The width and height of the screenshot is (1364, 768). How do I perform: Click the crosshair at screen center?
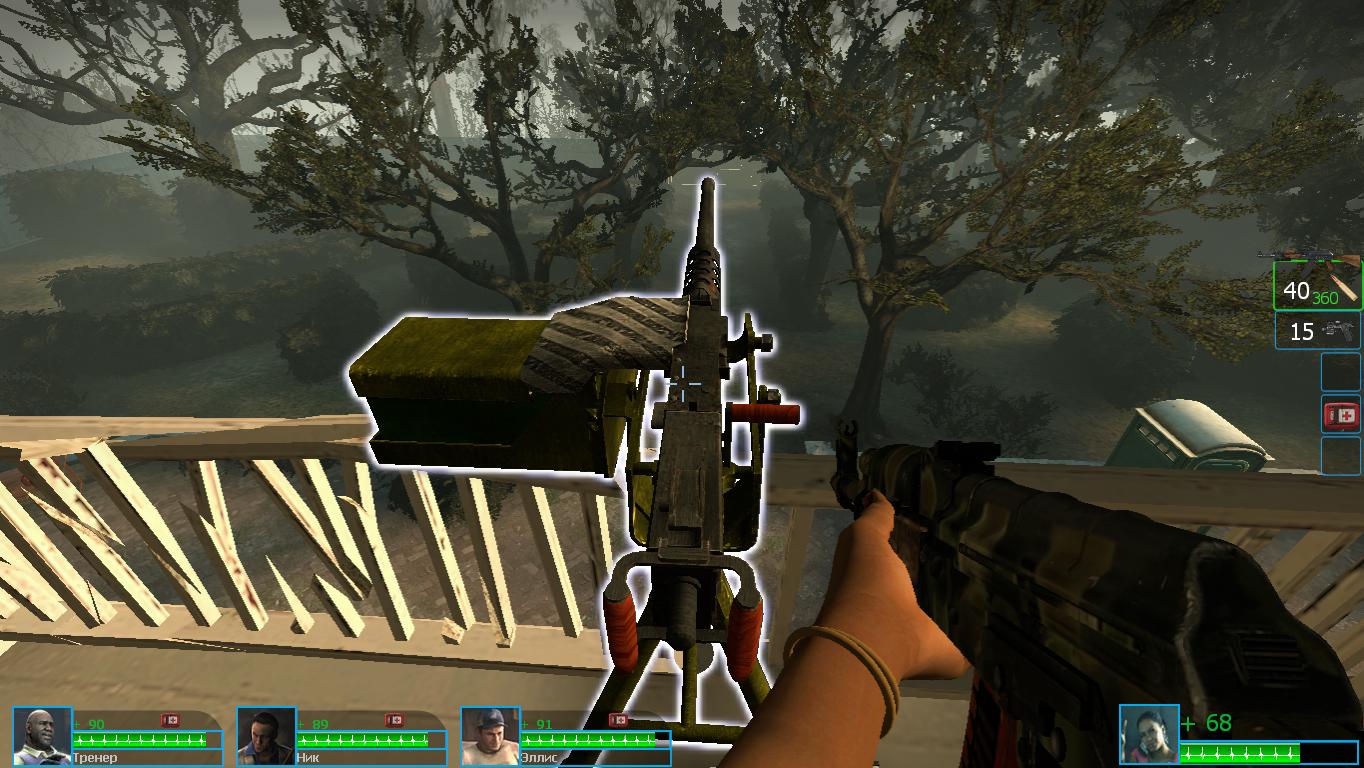pyautogui.click(x=683, y=383)
